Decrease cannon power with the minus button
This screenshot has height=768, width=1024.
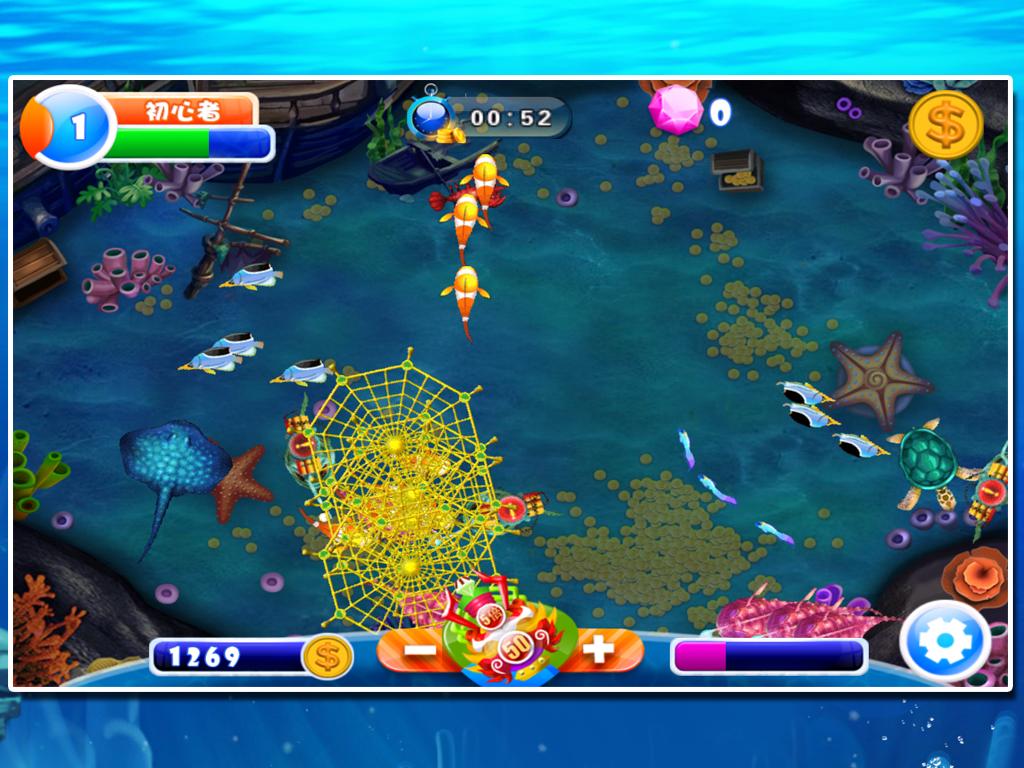[421, 650]
